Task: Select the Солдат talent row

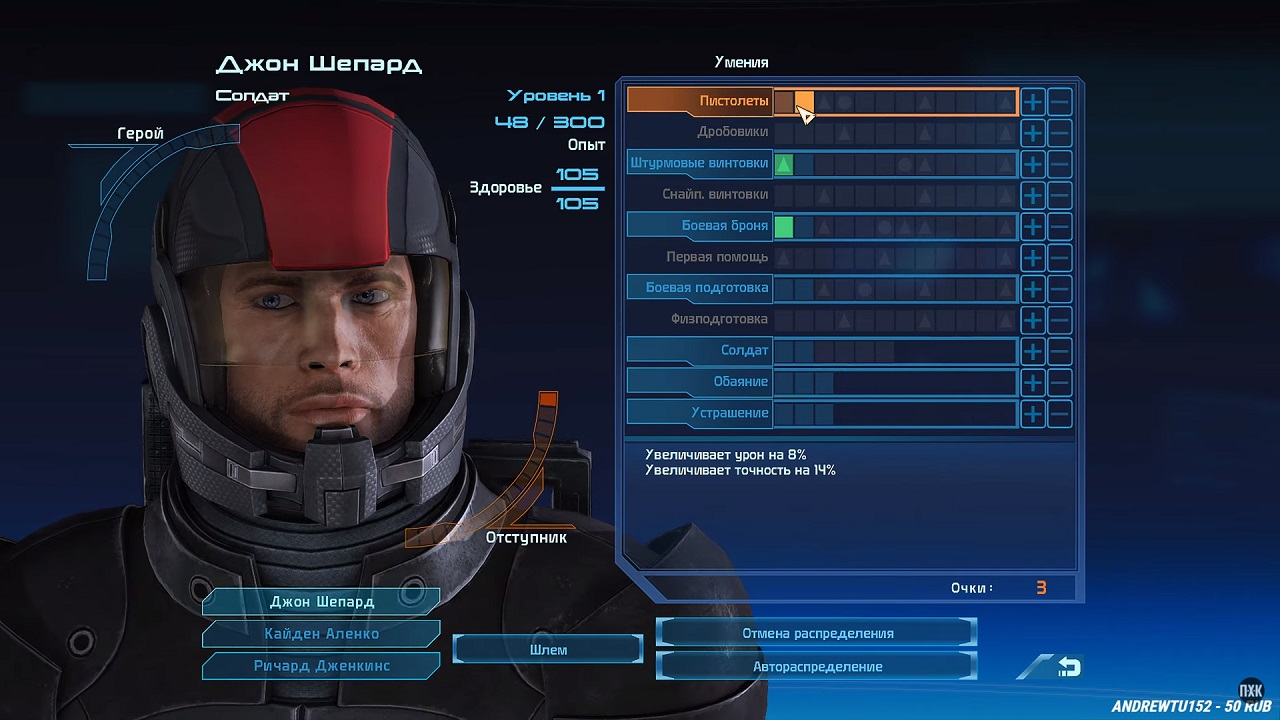Action: pos(700,351)
